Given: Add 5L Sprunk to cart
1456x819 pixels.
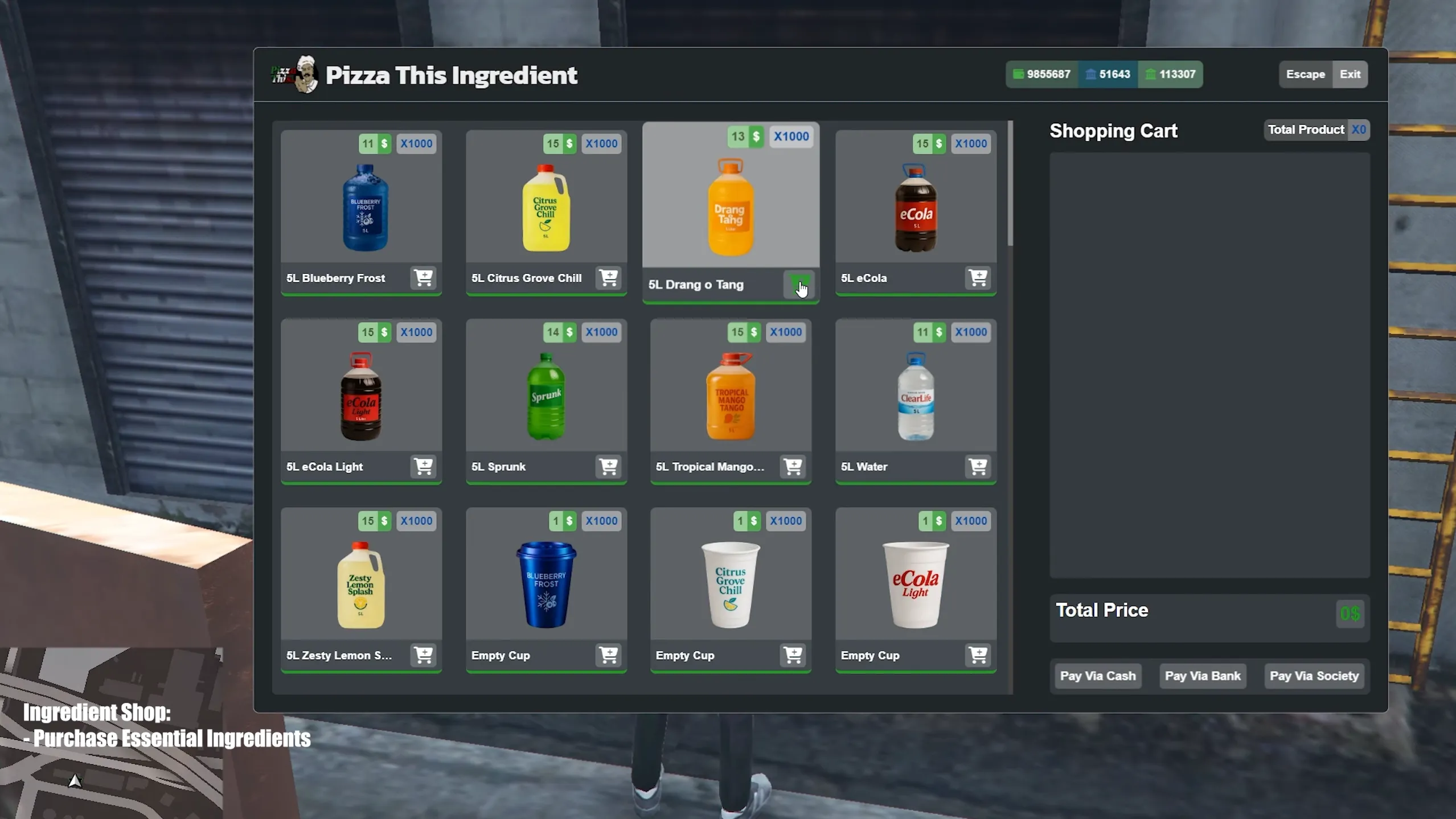Looking at the screenshot, I should (608, 467).
